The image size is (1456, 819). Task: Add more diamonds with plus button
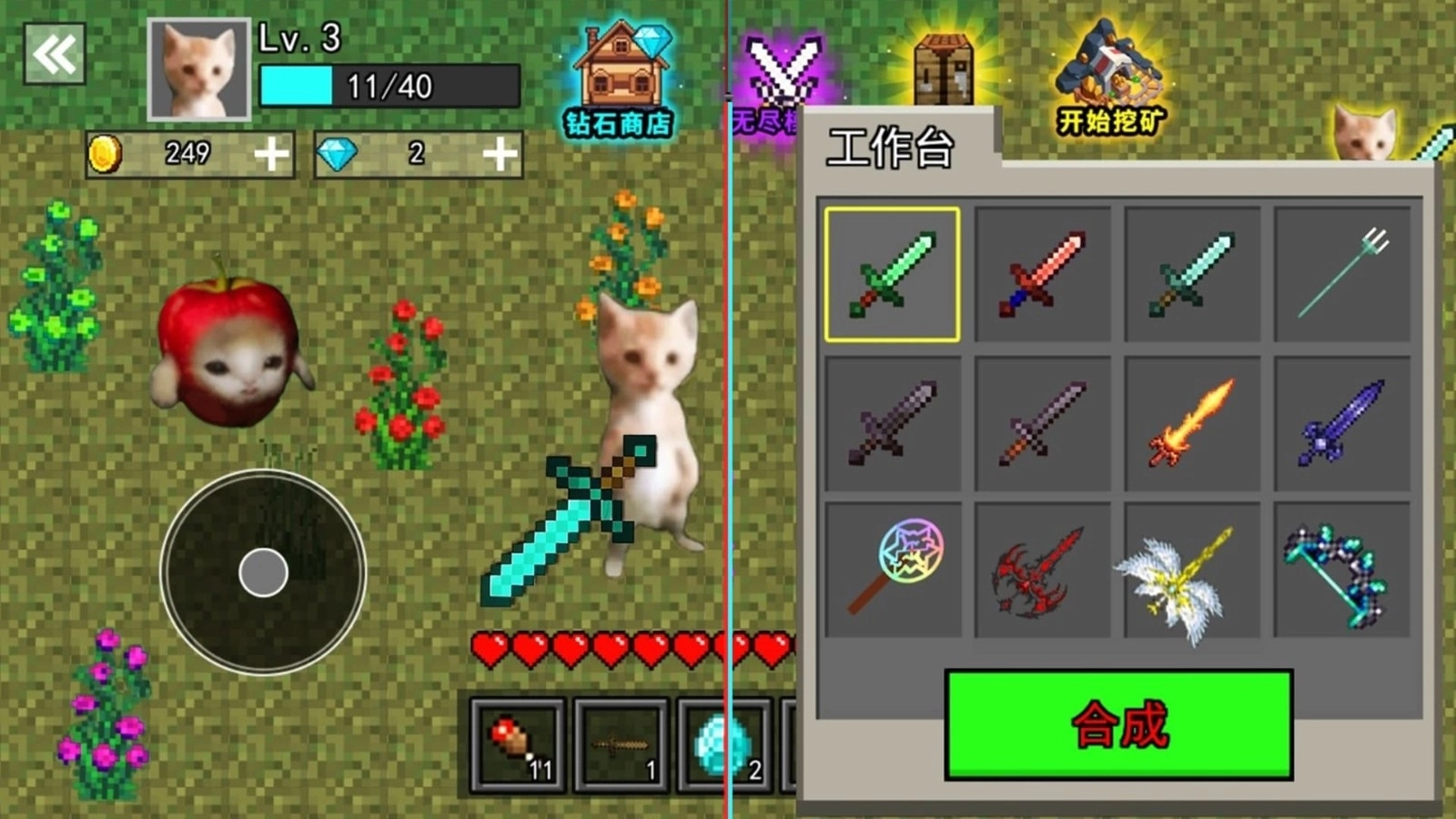500,154
